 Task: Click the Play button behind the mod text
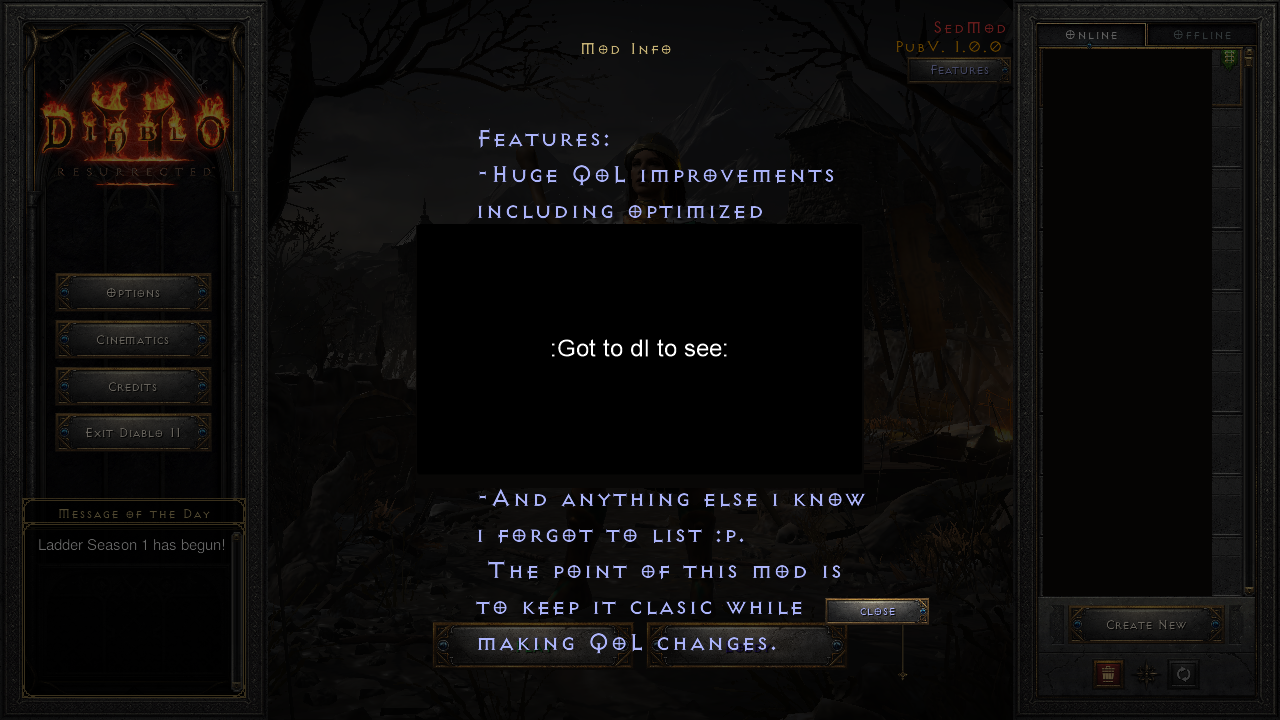point(533,643)
